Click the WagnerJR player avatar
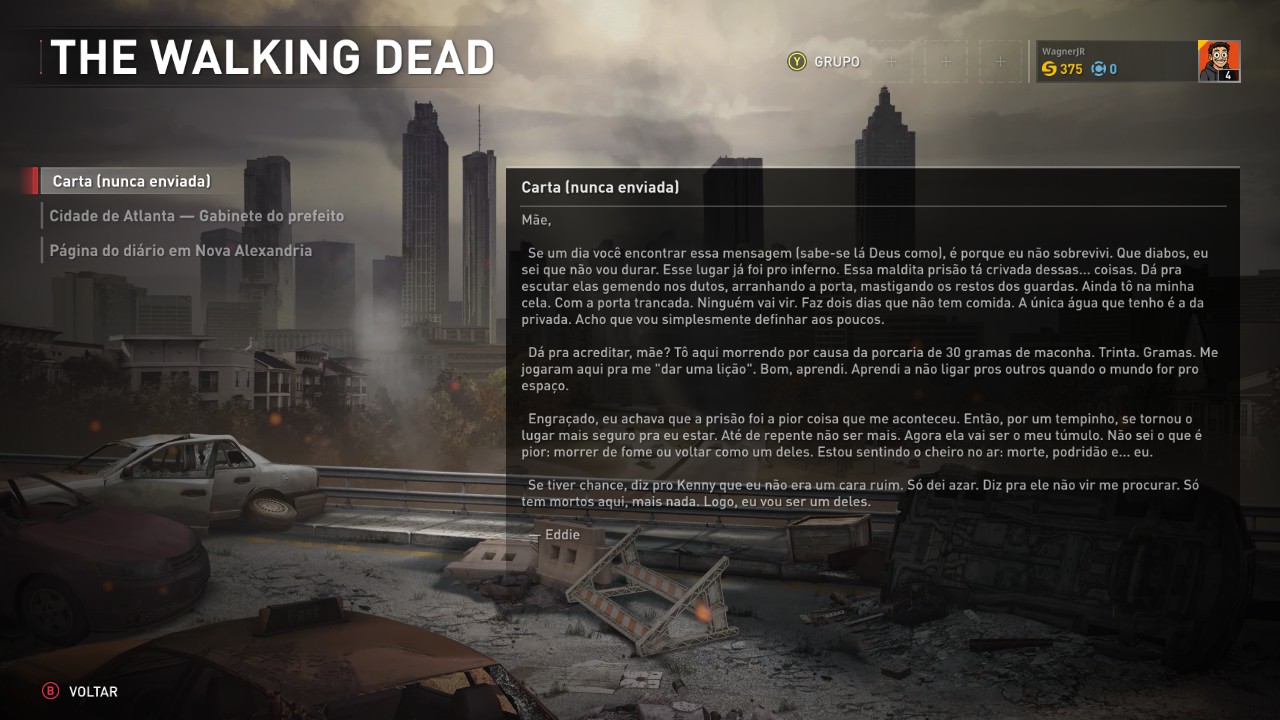Image resolution: width=1280 pixels, height=720 pixels. point(1218,62)
